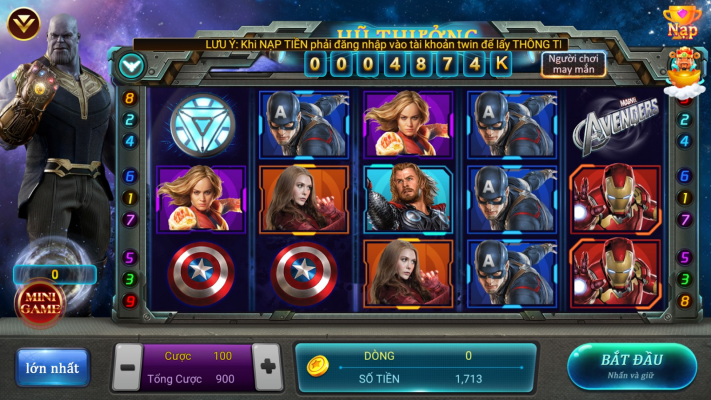Set the bet to lớn nhất
The width and height of the screenshot is (711, 400).
(52, 367)
